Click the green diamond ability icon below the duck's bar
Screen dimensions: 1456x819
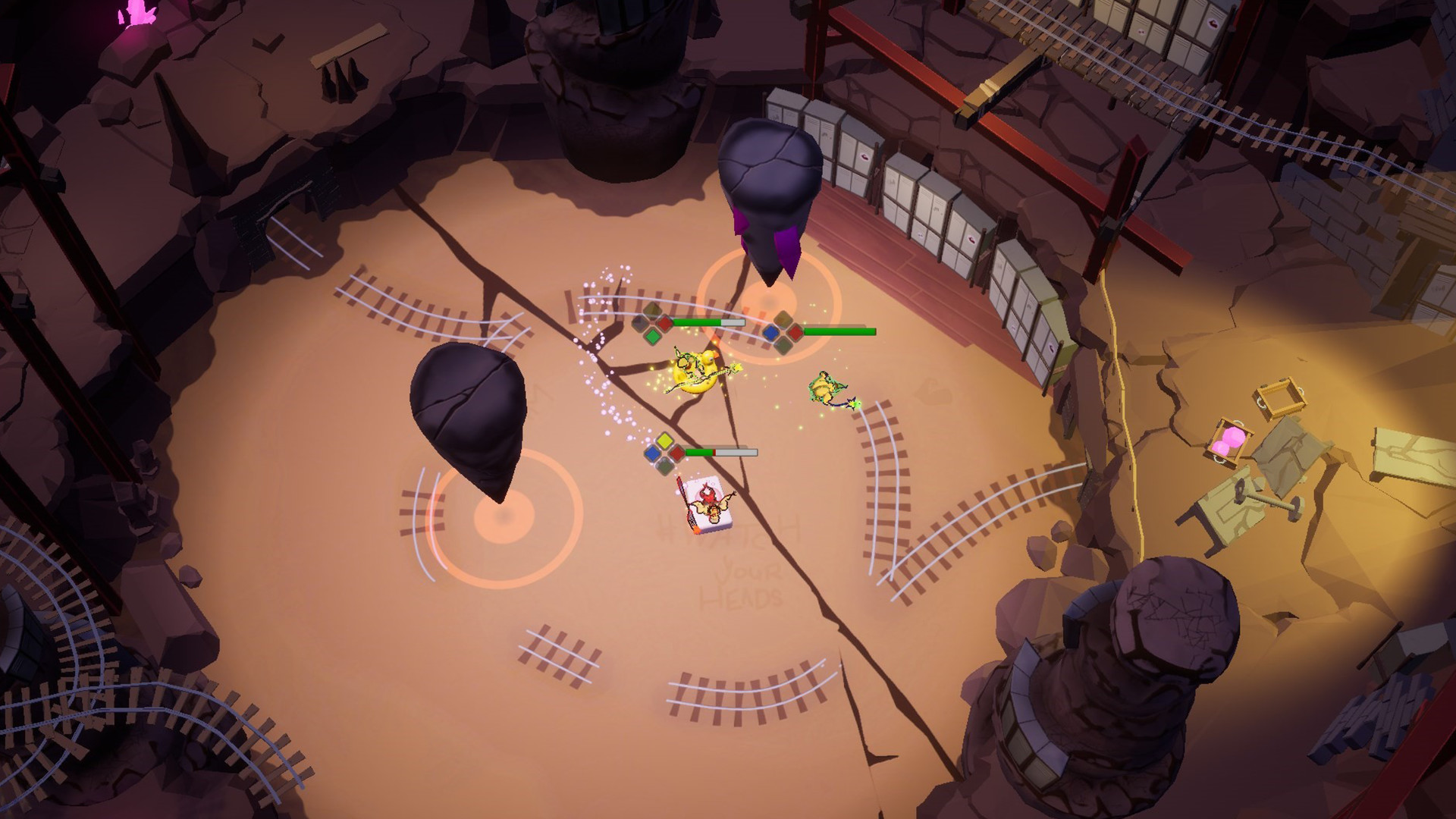(x=653, y=336)
